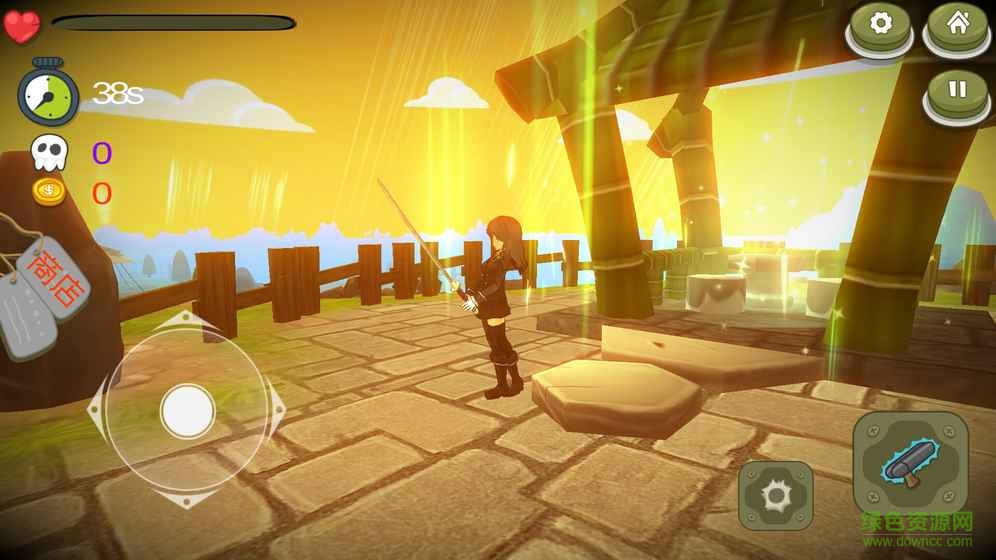Activate the blade weapon attack button
The height and width of the screenshot is (560, 996).
(910, 464)
